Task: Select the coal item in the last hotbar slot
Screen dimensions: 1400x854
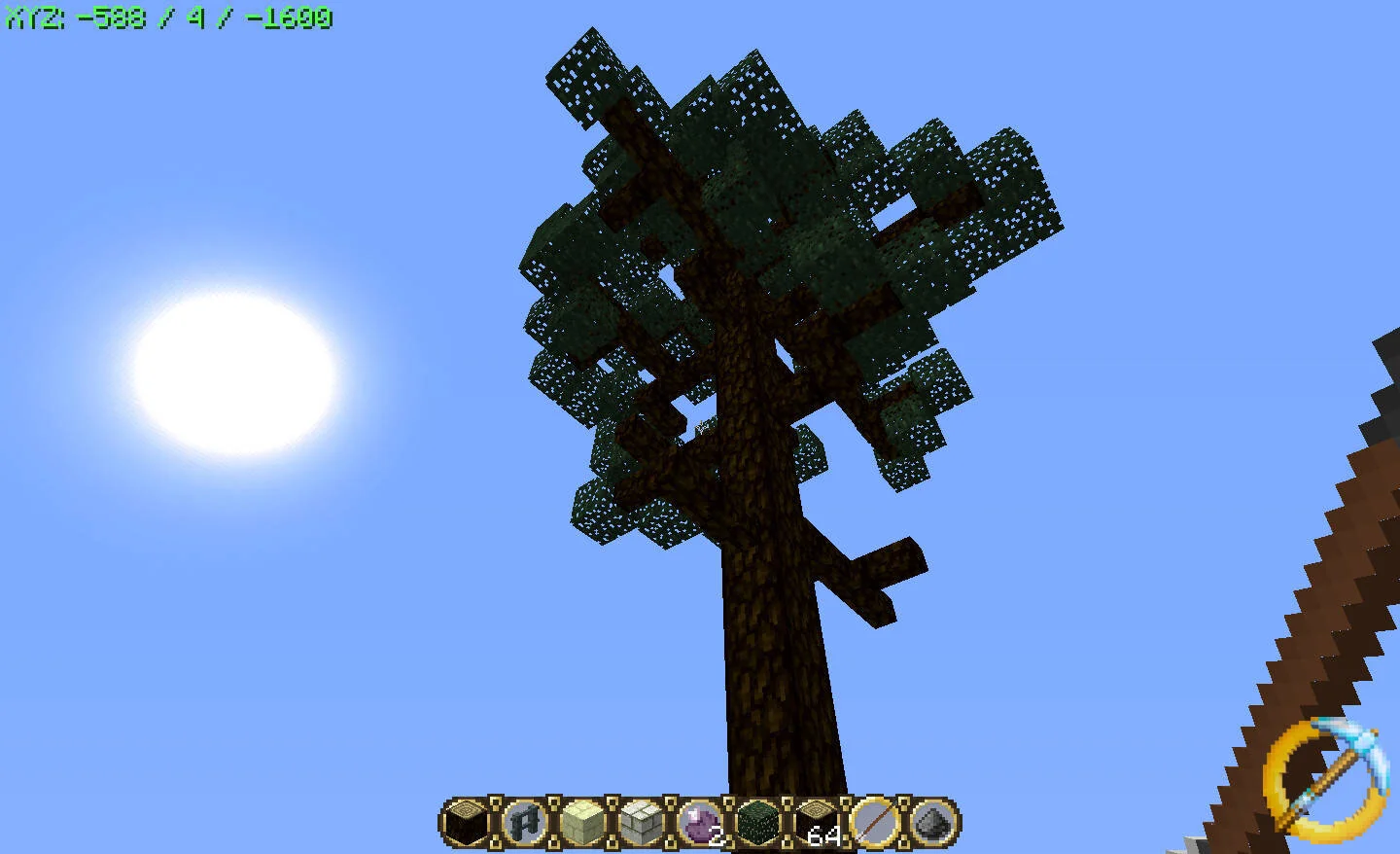Action: (931, 824)
